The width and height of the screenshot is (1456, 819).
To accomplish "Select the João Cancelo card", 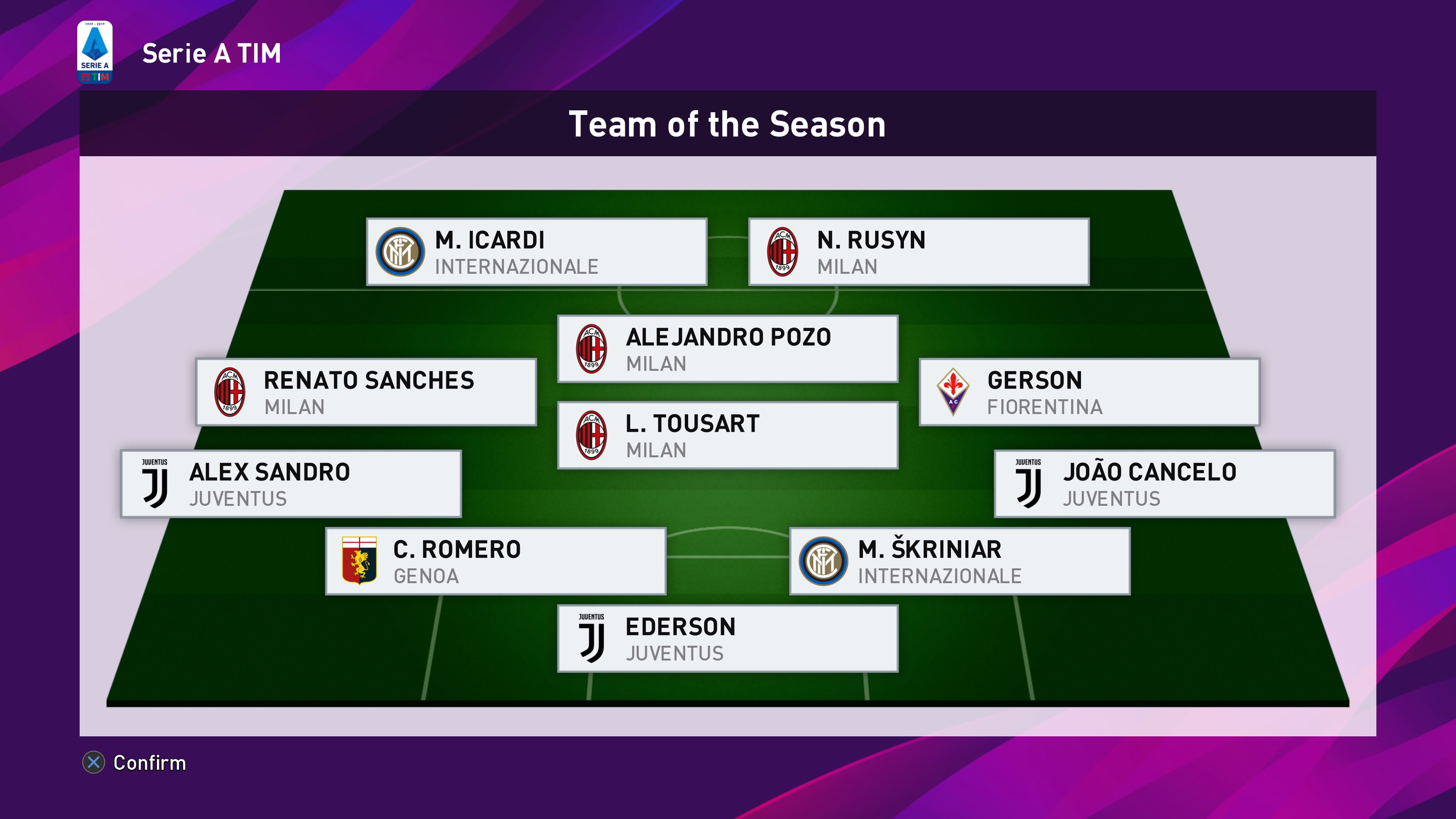I will pyautogui.click(x=1164, y=484).
